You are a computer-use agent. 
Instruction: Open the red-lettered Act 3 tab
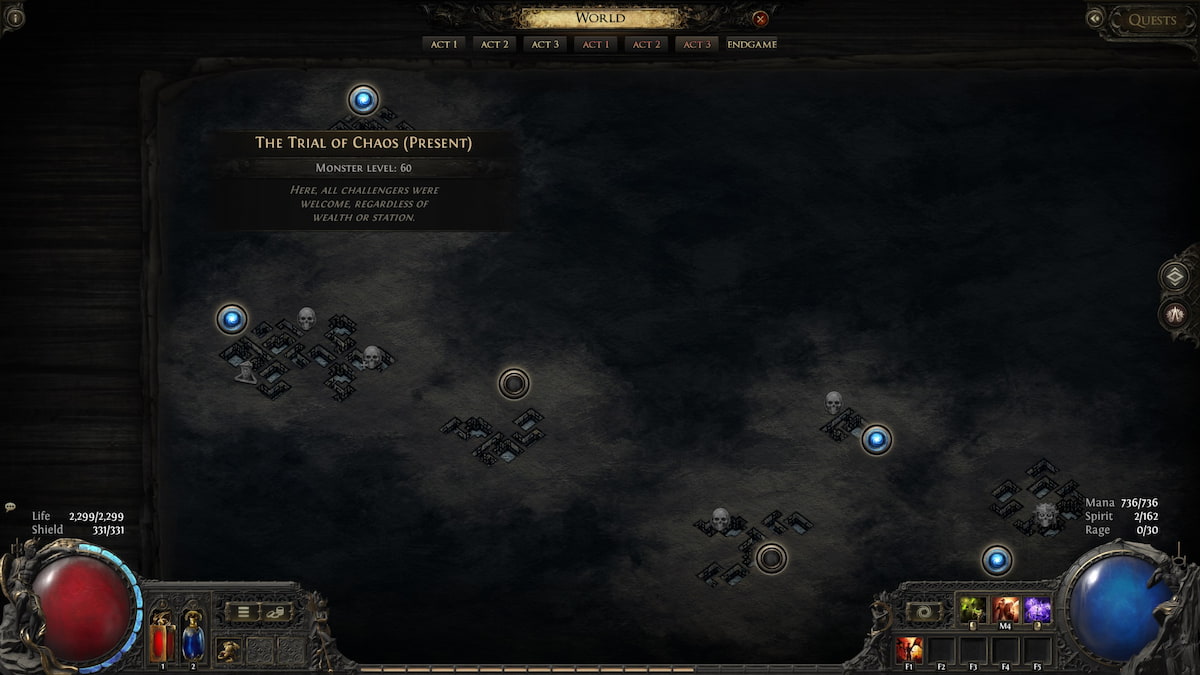click(697, 44)
